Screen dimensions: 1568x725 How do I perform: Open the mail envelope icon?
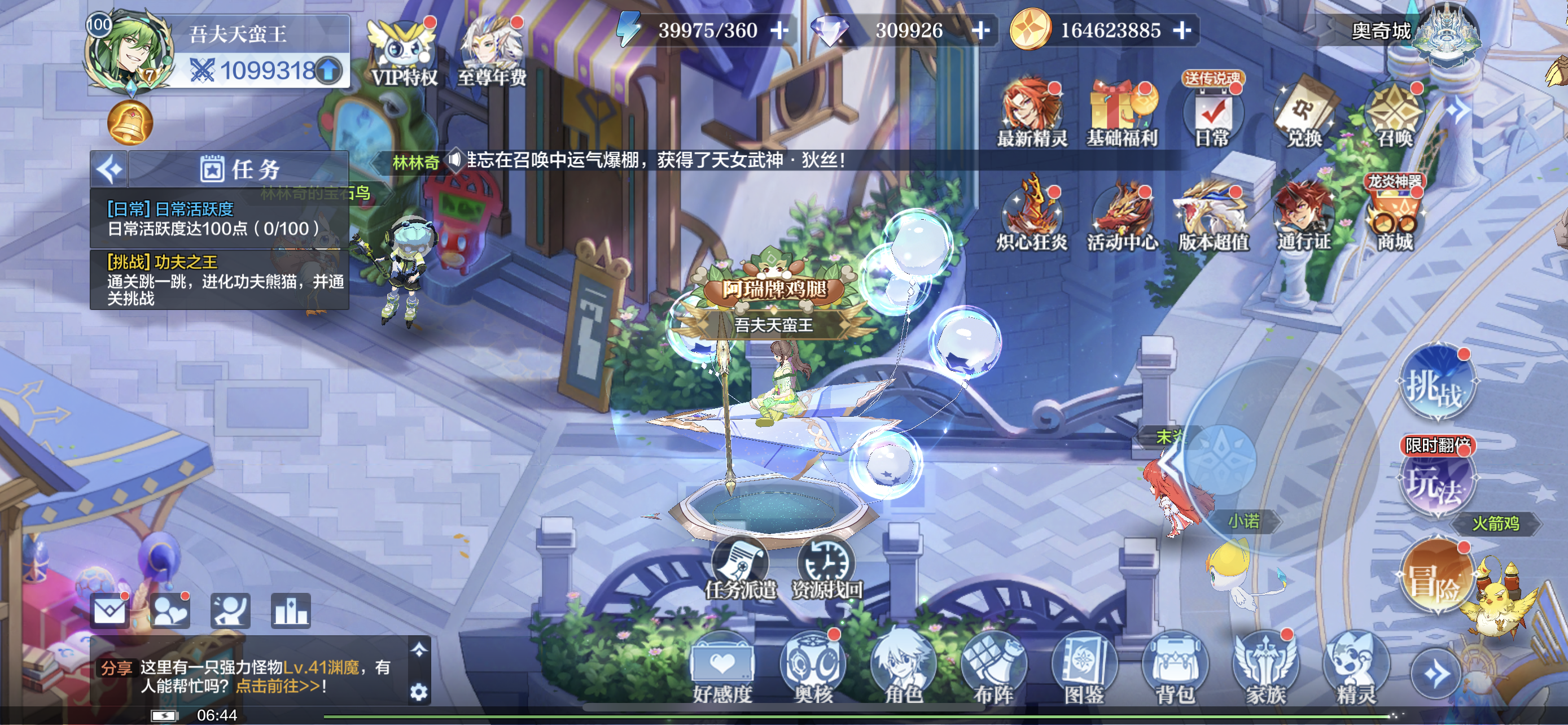(110, 610)
